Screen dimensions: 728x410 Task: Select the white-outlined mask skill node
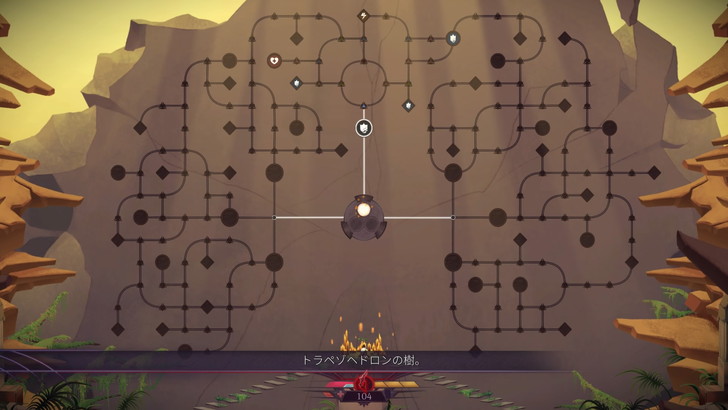[364, 127]
